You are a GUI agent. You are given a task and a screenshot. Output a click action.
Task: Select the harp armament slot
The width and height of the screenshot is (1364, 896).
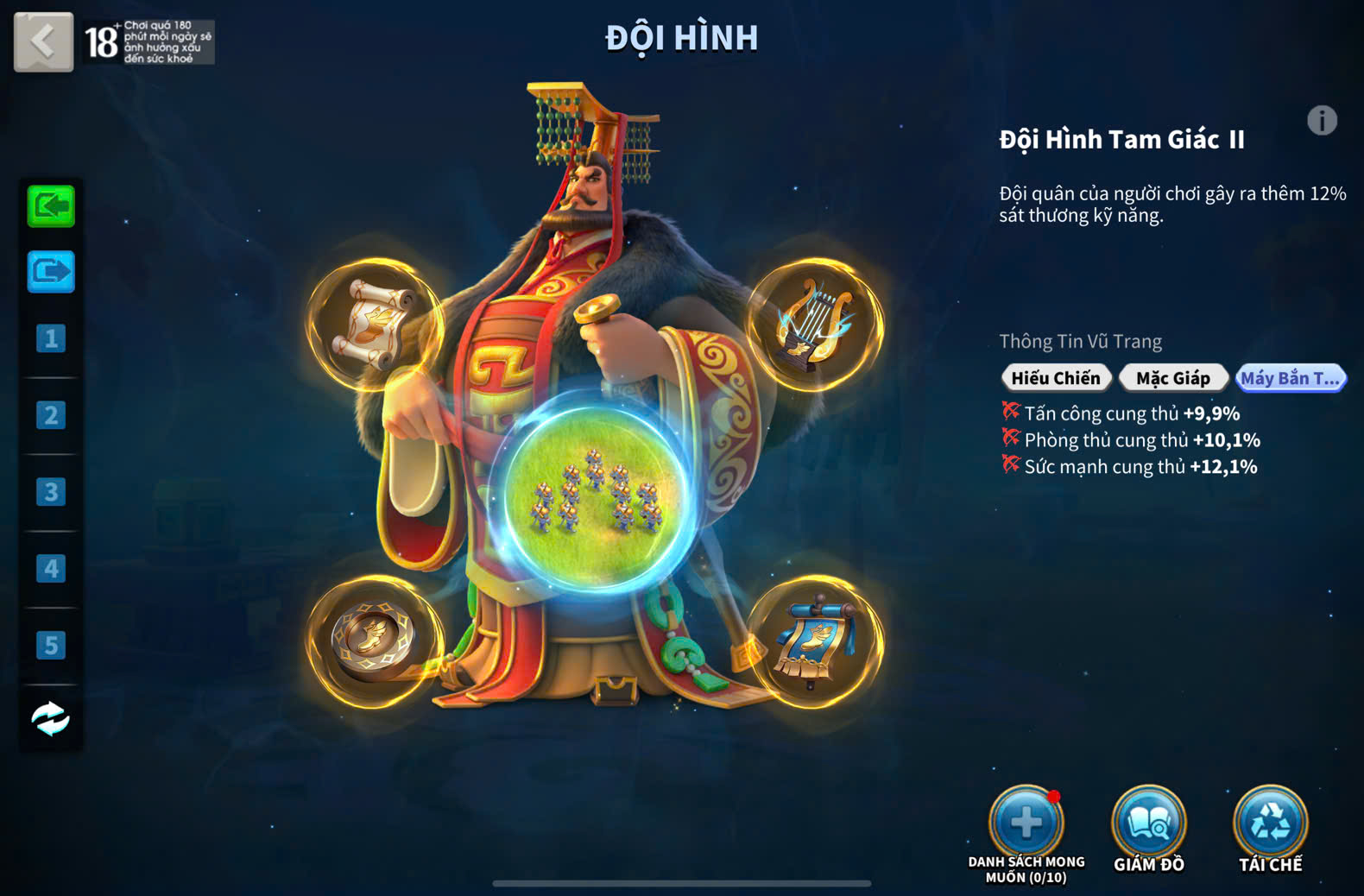coord(814,325)
